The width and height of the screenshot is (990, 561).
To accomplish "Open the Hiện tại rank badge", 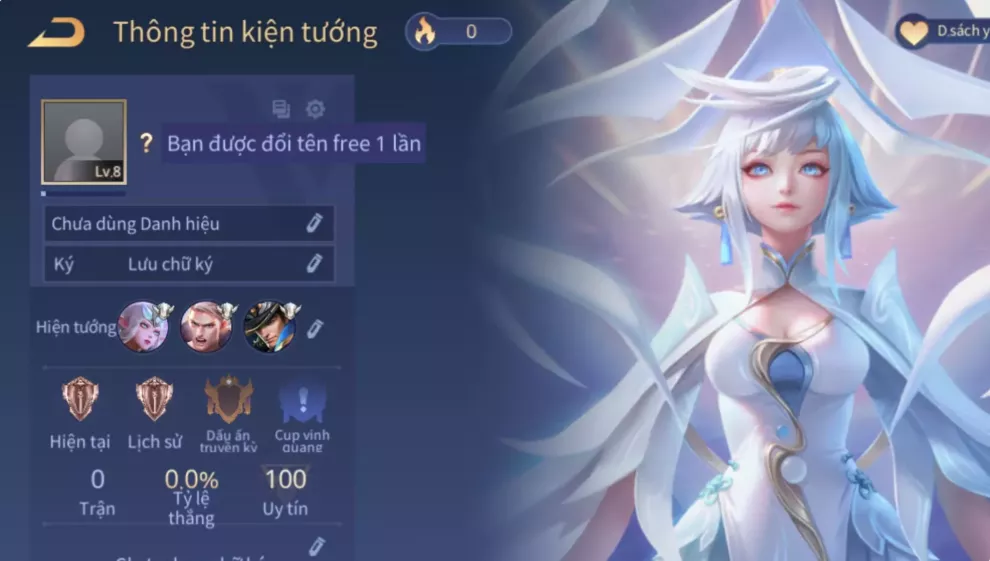I will 80,399.
